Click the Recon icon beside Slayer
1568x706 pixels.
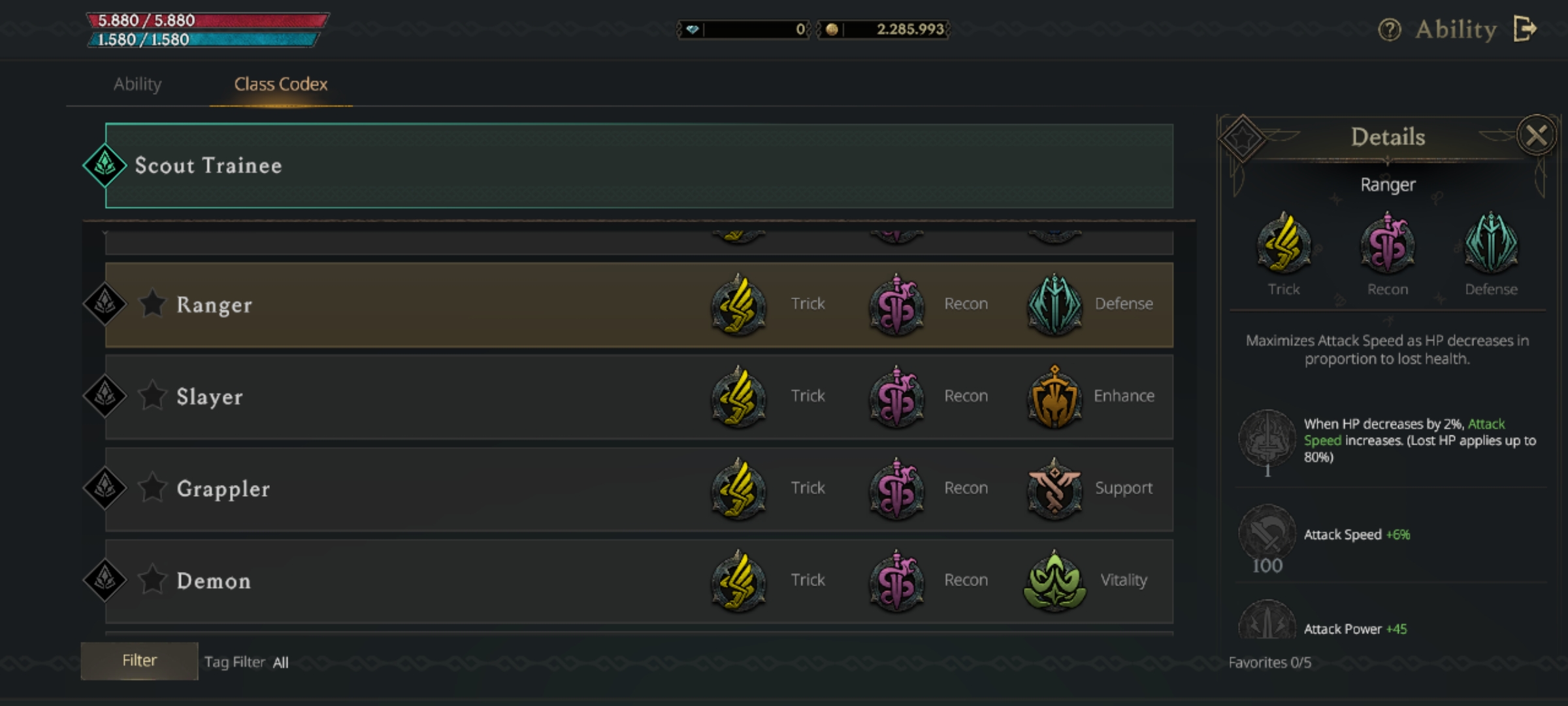pyautogui.click(x=896, y=397)
